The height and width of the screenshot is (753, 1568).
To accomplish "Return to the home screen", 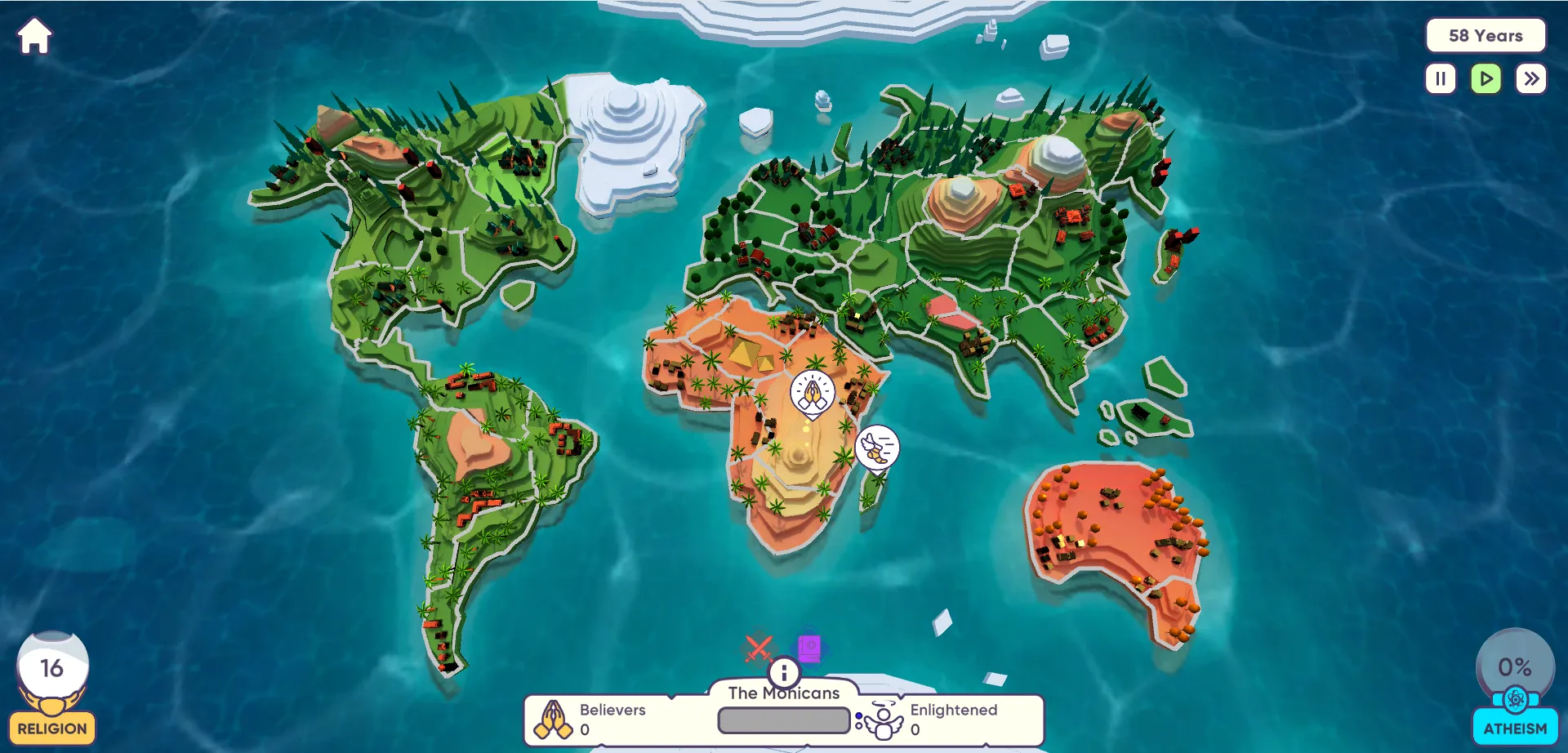I will [34, 37].
